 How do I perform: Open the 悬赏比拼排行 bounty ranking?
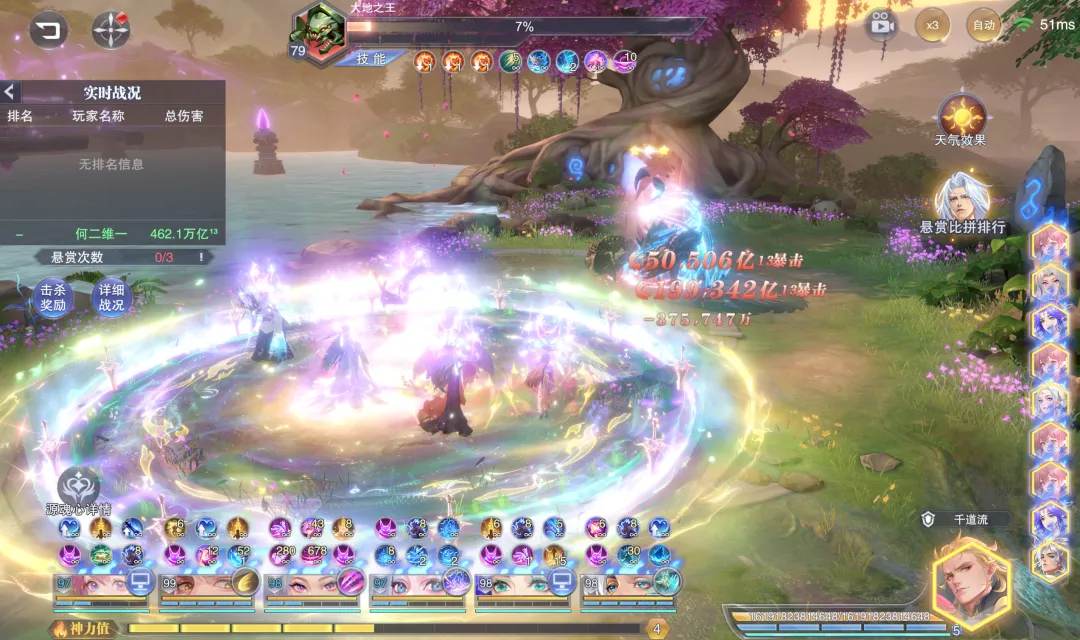pos(962,205)
